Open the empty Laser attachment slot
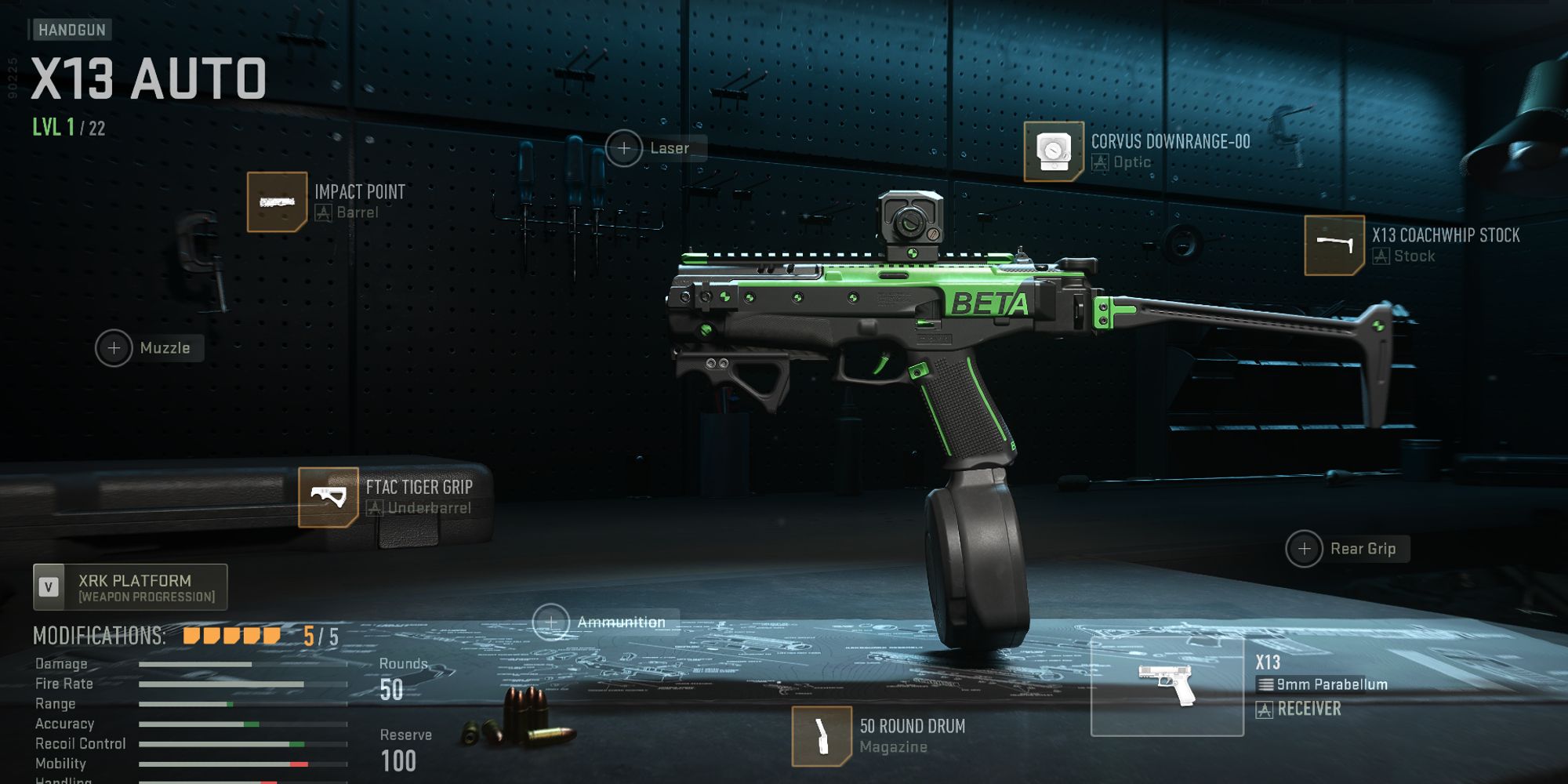 (623, 147)
